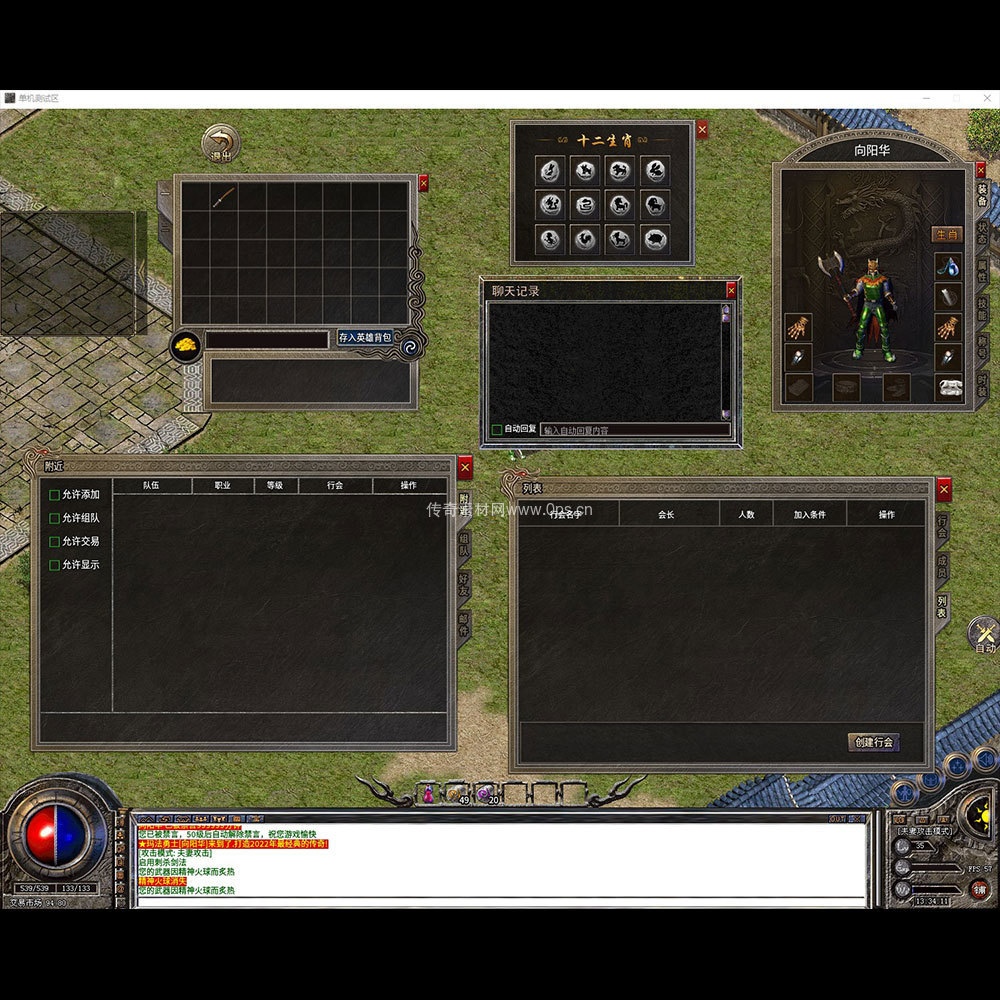Screen dimensions: 1000x1000
Task: Activate the 自动 crossed-swords auto button
Action: [x=985, y=634]
